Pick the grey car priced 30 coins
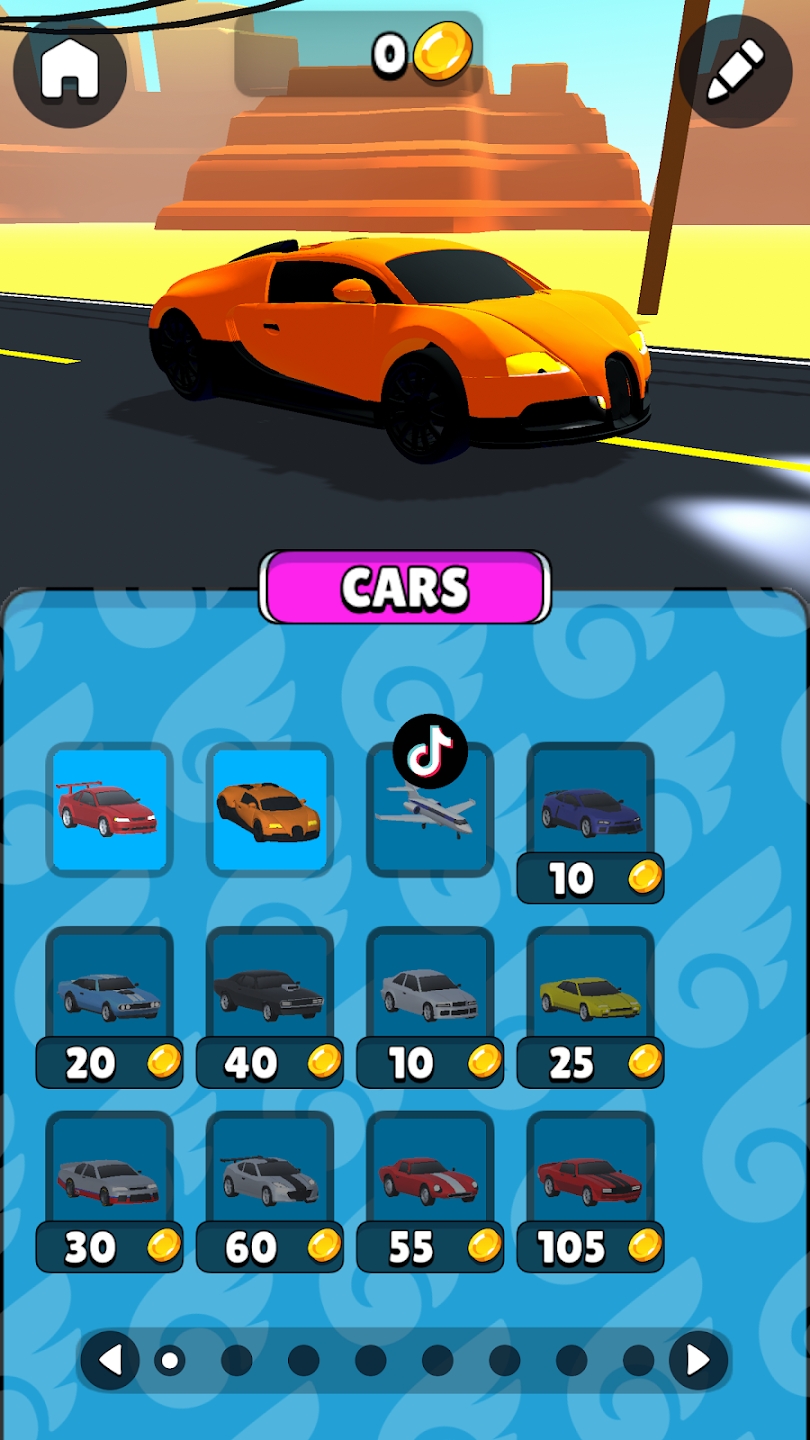Screen dimensions: 810x1440 [109, 1192]
